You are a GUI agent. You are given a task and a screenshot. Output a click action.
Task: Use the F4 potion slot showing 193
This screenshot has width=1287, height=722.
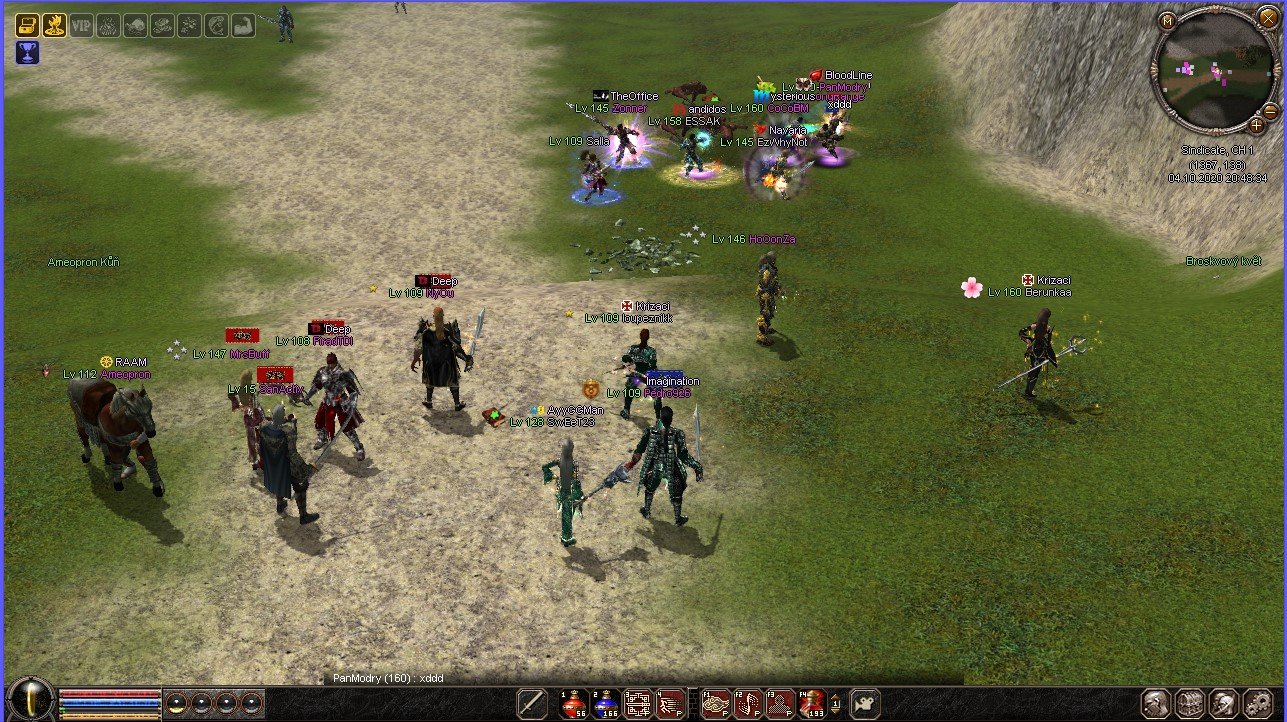(811, 704)
